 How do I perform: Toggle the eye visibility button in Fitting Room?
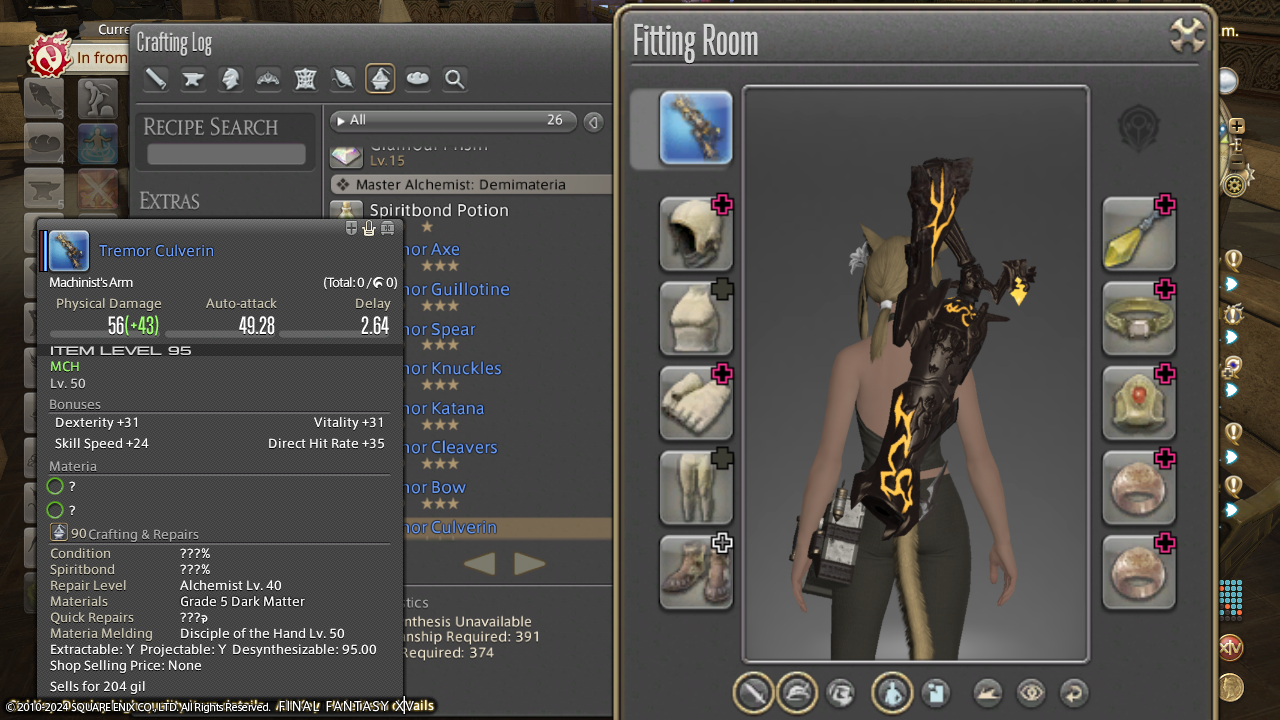[1031, 692]
